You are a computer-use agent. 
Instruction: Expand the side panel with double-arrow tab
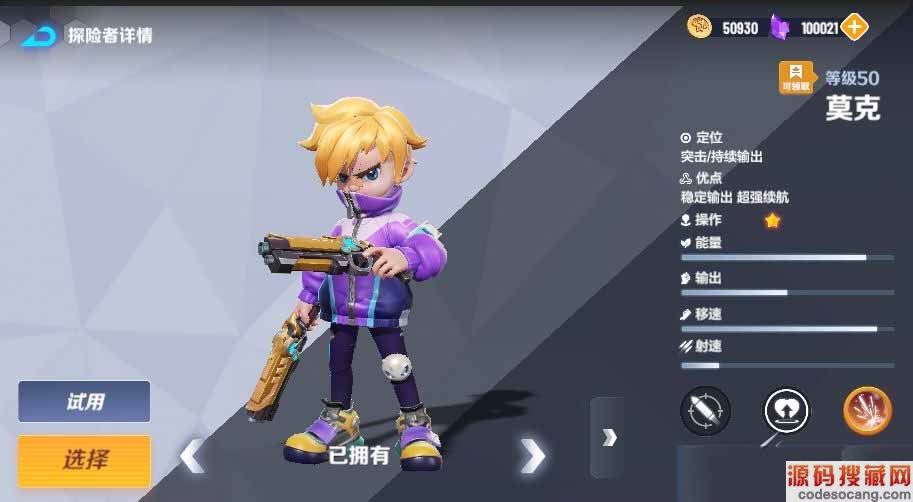click(608, 437)
